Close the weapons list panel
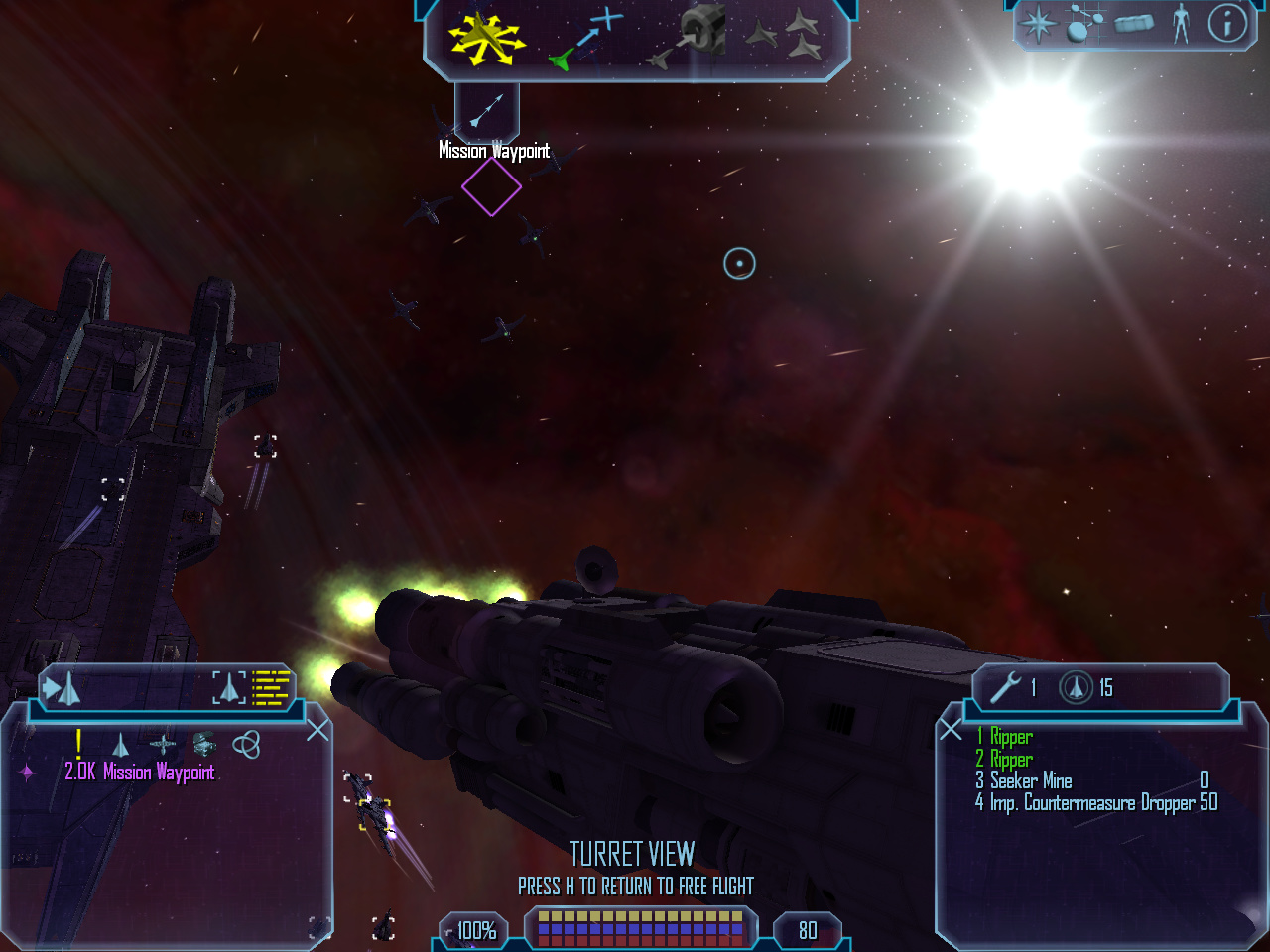Screen dimensions: 1270x952 click(951, 731)
